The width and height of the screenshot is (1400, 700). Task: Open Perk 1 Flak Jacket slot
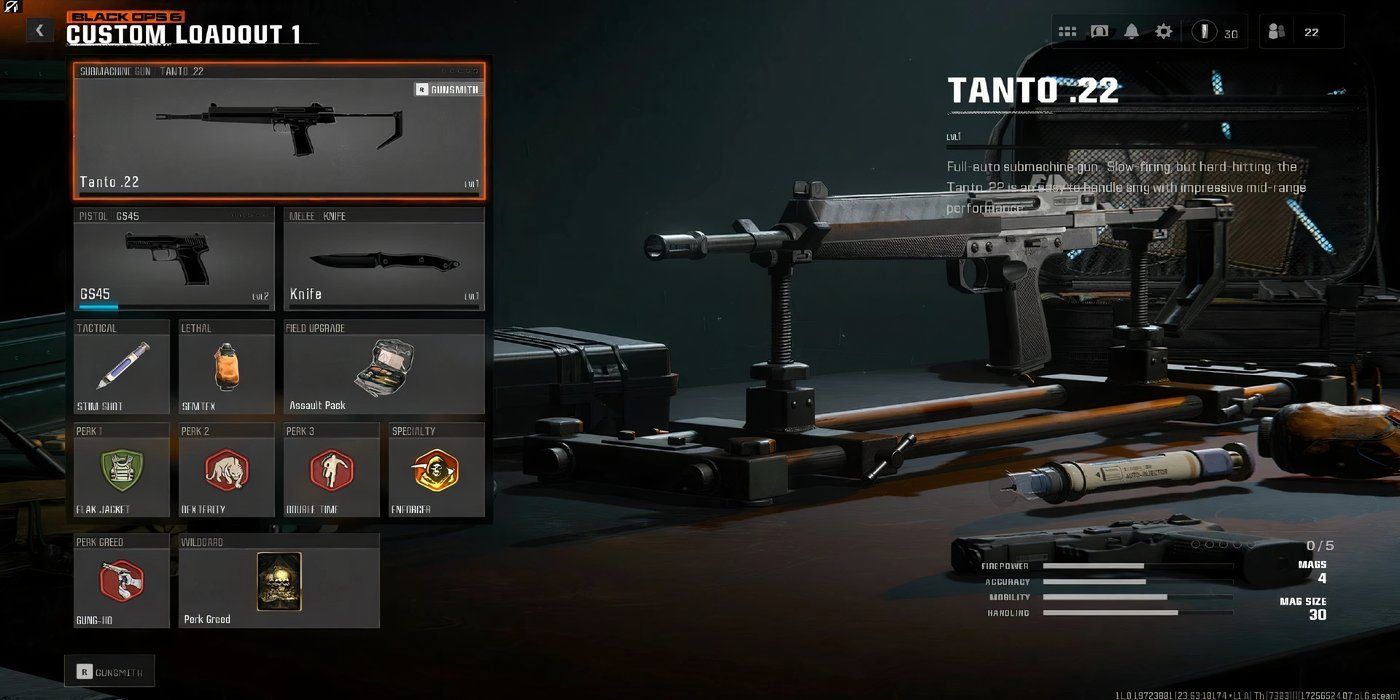click(x=122, y=470)
